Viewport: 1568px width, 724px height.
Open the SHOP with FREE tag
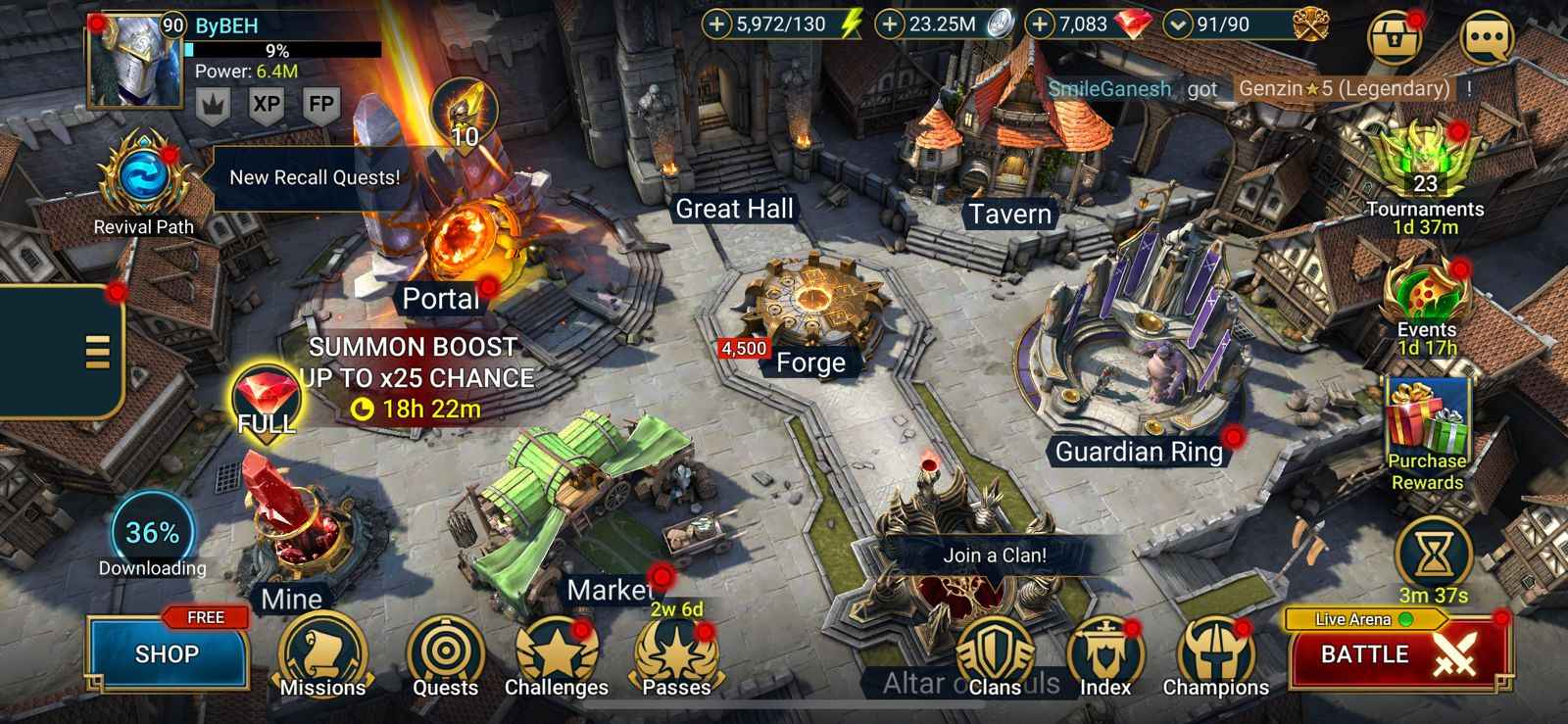click(167, 653)
